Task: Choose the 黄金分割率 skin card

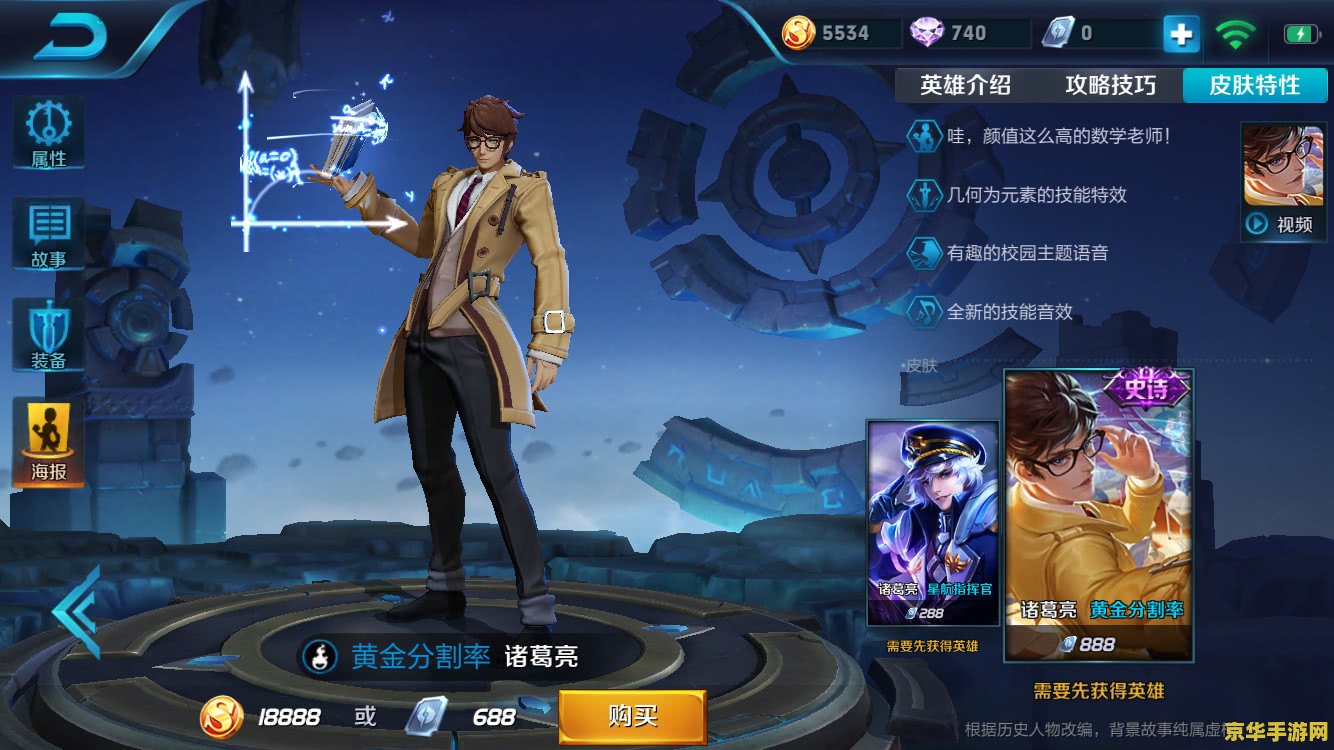Action: pos(1098,515)
